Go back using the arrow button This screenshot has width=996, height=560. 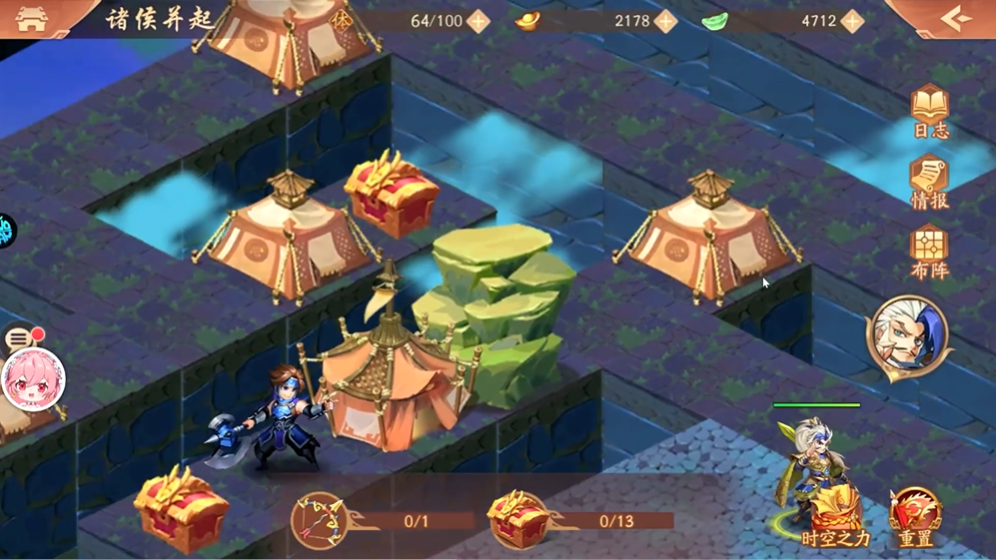click(x=955, y=19)
